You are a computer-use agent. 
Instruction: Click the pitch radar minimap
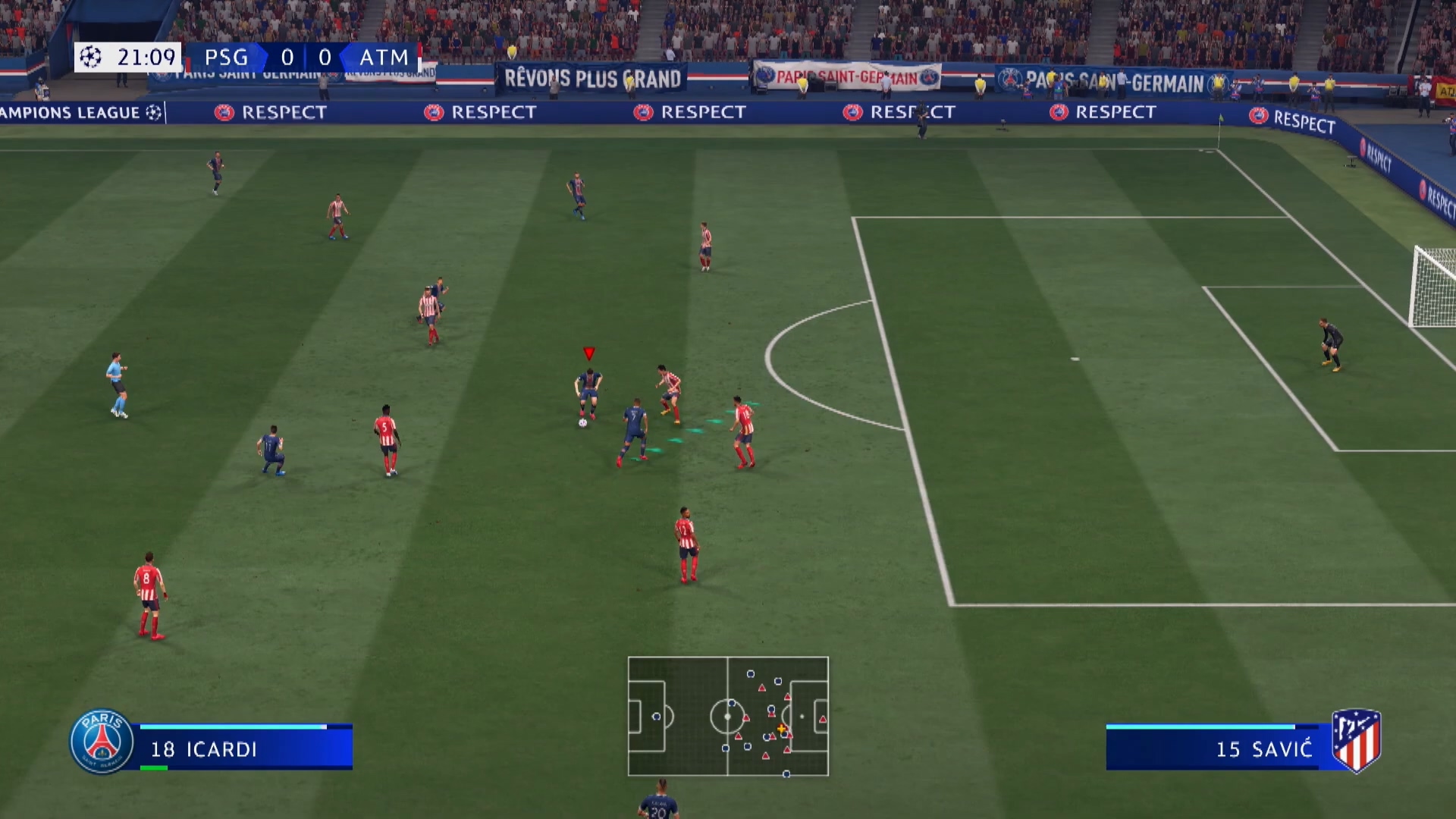click(728, 716)
